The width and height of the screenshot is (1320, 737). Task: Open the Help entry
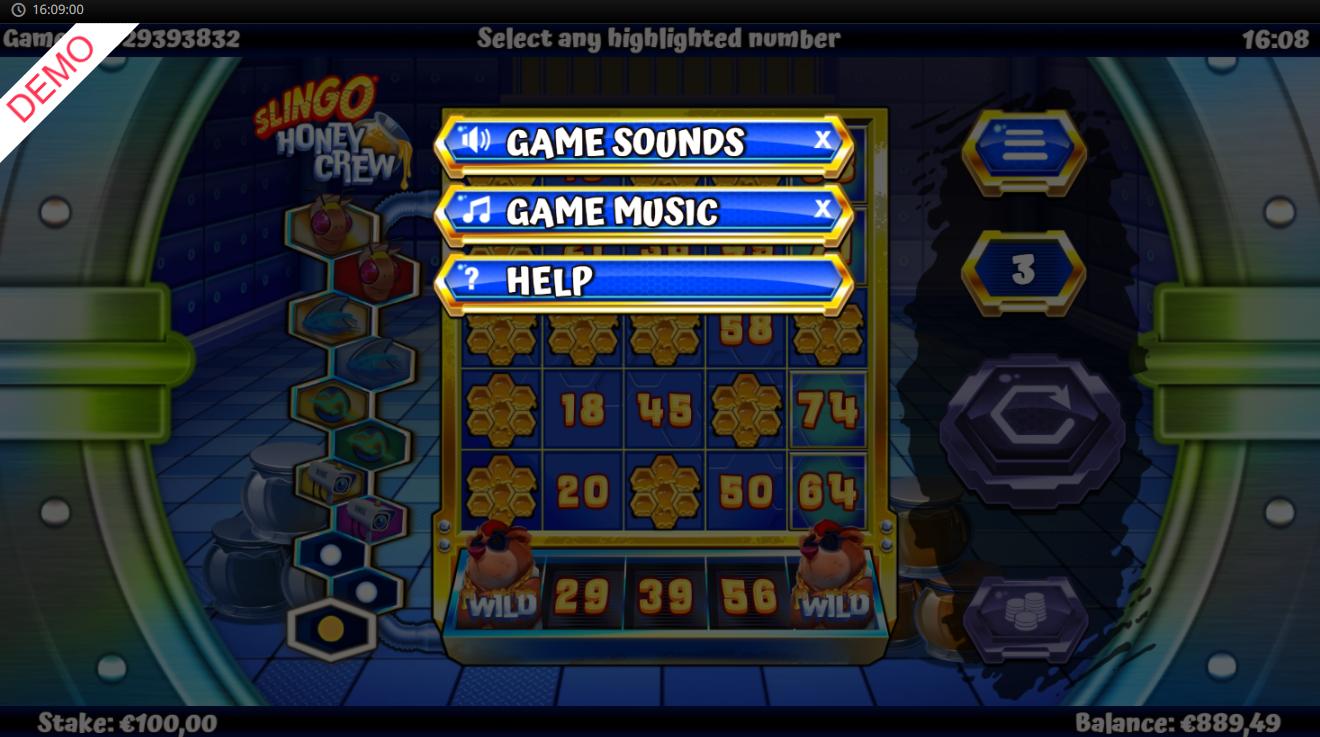644,280
